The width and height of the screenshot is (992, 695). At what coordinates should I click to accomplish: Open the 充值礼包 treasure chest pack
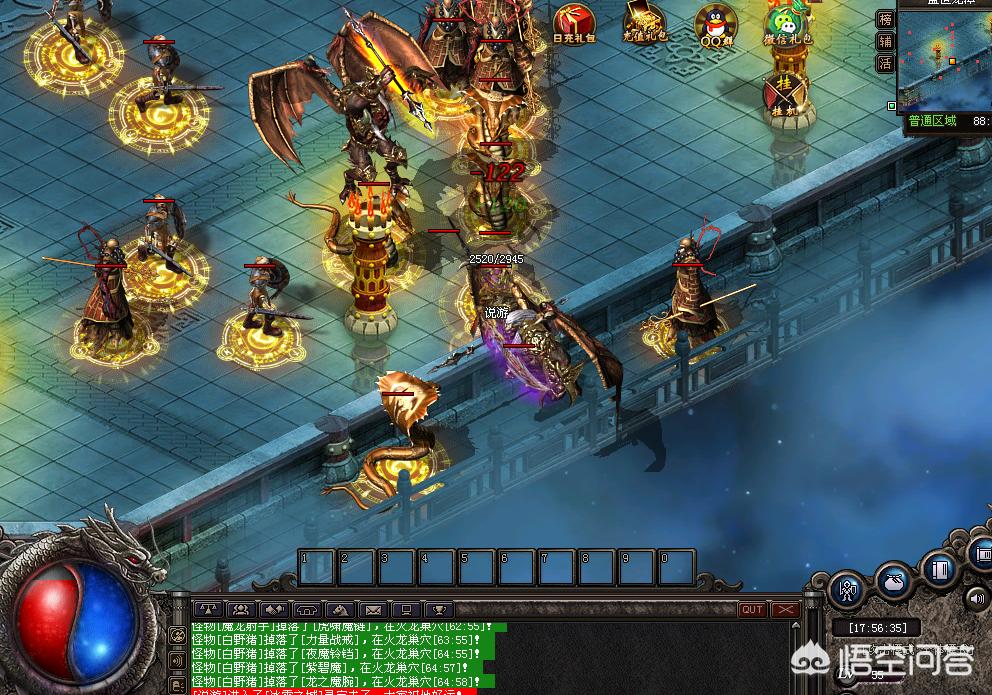644,24
